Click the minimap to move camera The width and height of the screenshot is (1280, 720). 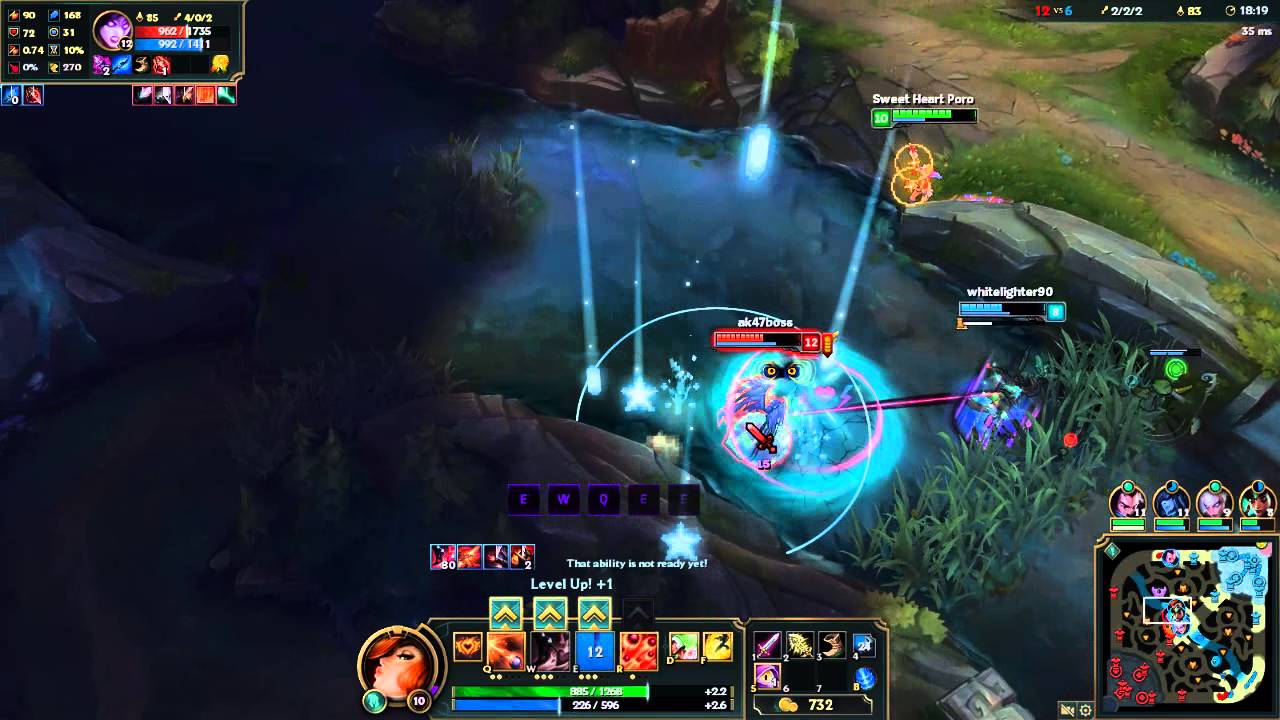pyautogui.click(x=1185, y=625)
